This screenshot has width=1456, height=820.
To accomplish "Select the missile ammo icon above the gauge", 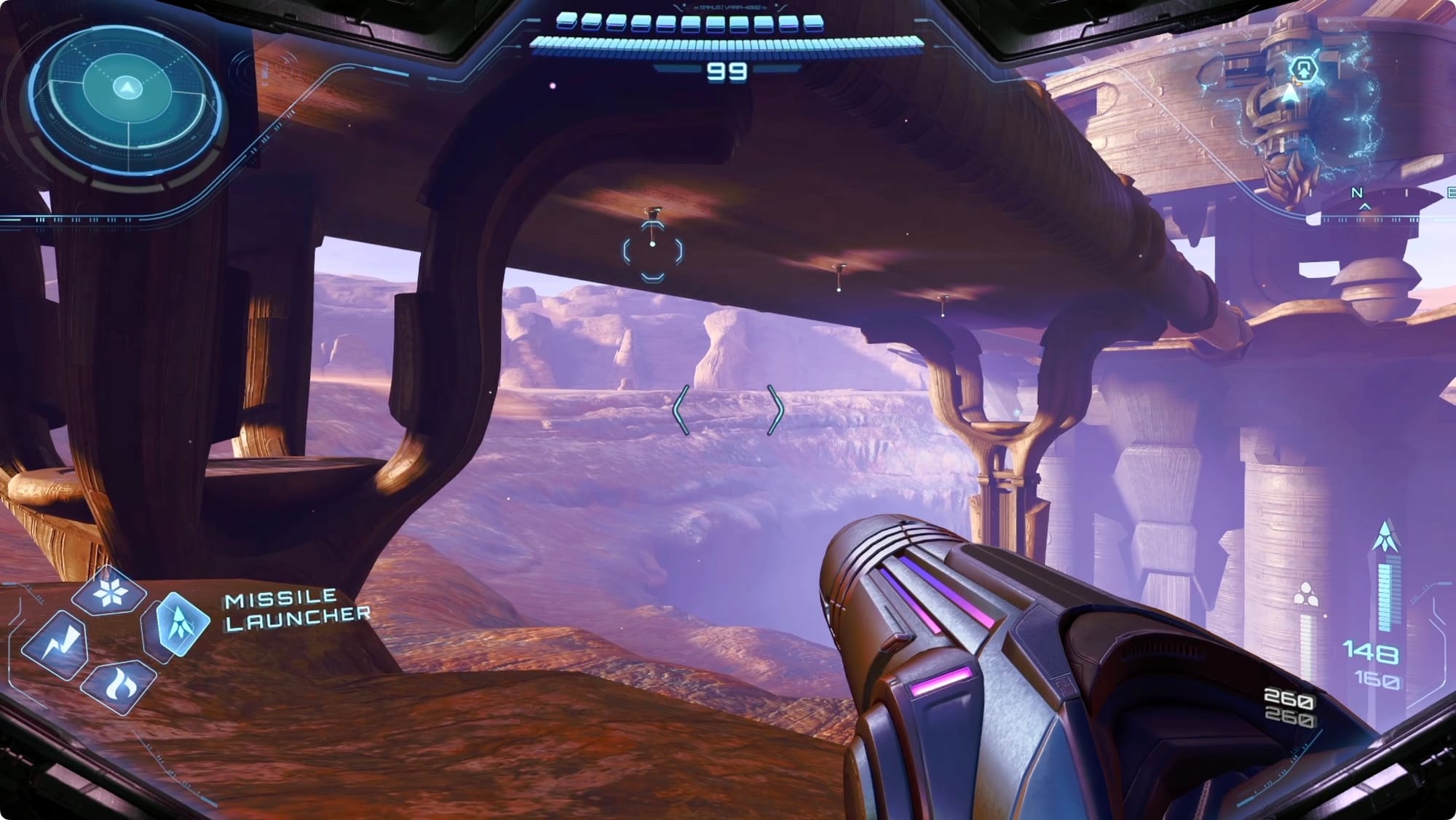I will pyautogui.click(x=1383, y=537).
